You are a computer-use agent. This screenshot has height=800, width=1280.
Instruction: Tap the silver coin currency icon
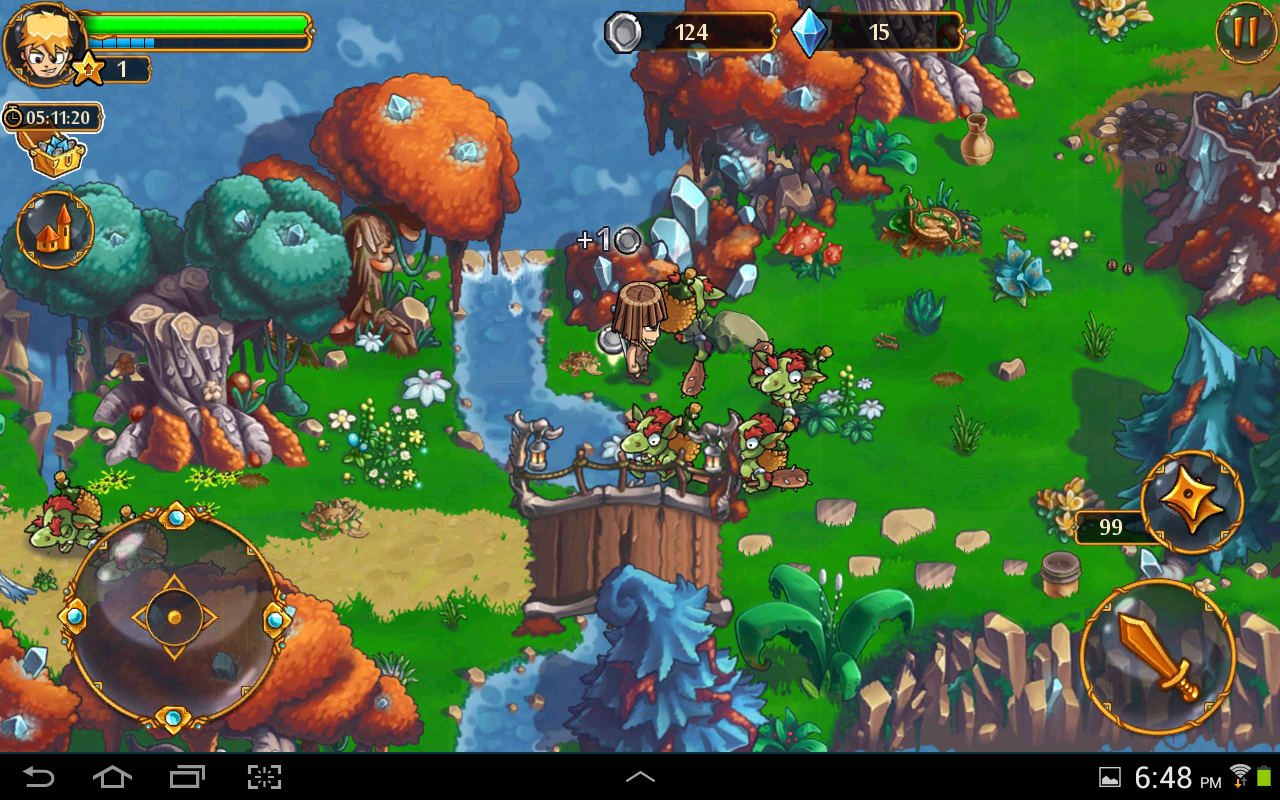point(622,33)
